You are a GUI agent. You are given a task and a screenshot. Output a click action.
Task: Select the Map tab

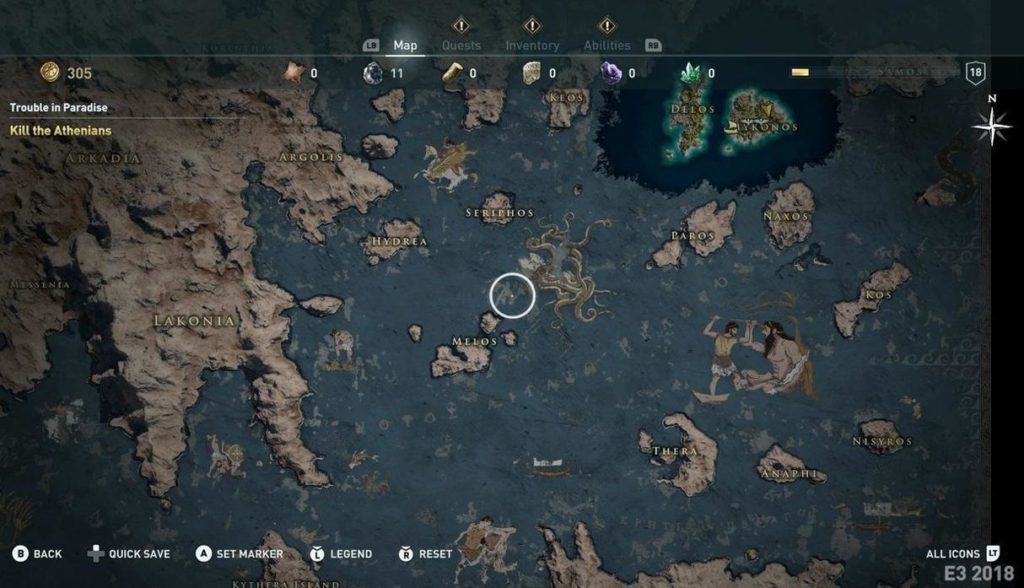[x=405, y=45]
